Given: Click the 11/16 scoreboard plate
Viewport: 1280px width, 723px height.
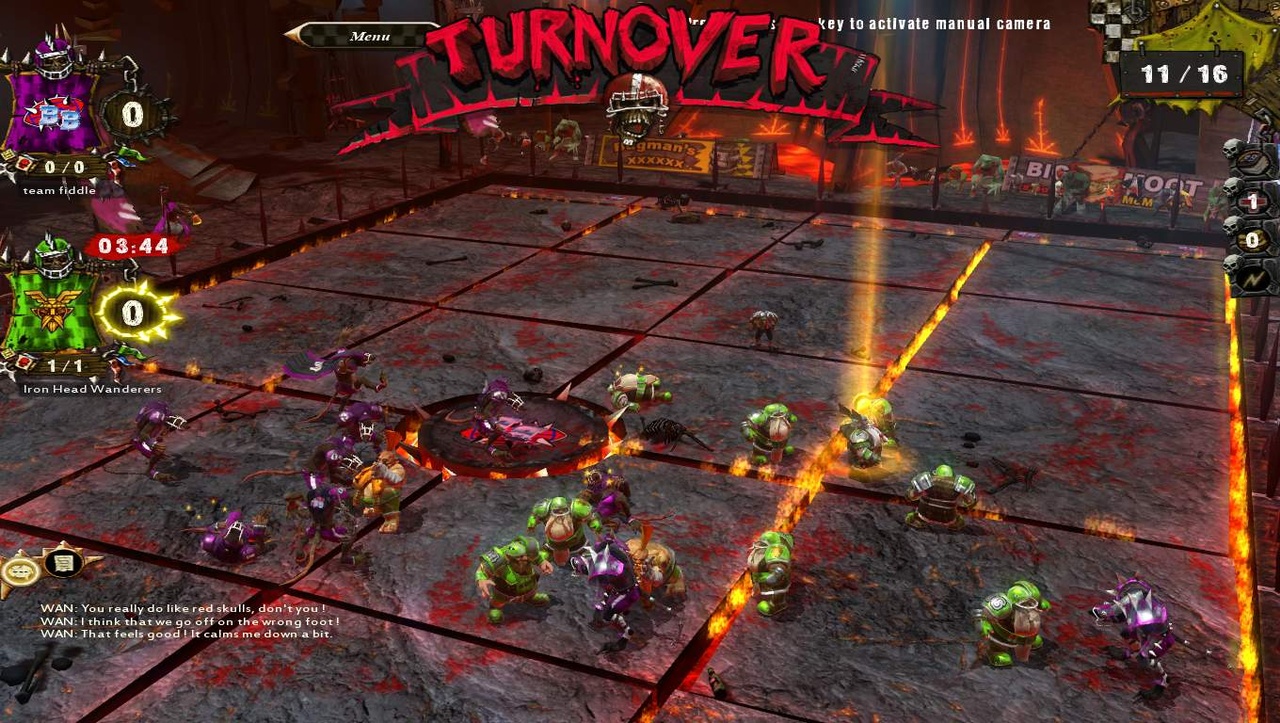Looking at the screenshot, I should [1182, 72].
